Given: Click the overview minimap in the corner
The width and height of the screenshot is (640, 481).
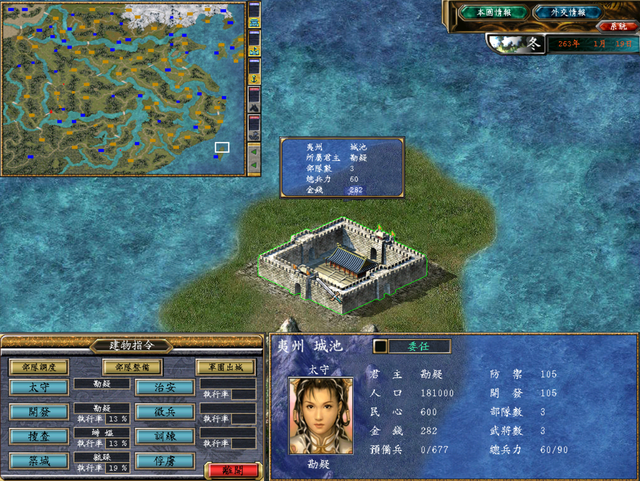Looking at the screenshot, I should (122, 88).
